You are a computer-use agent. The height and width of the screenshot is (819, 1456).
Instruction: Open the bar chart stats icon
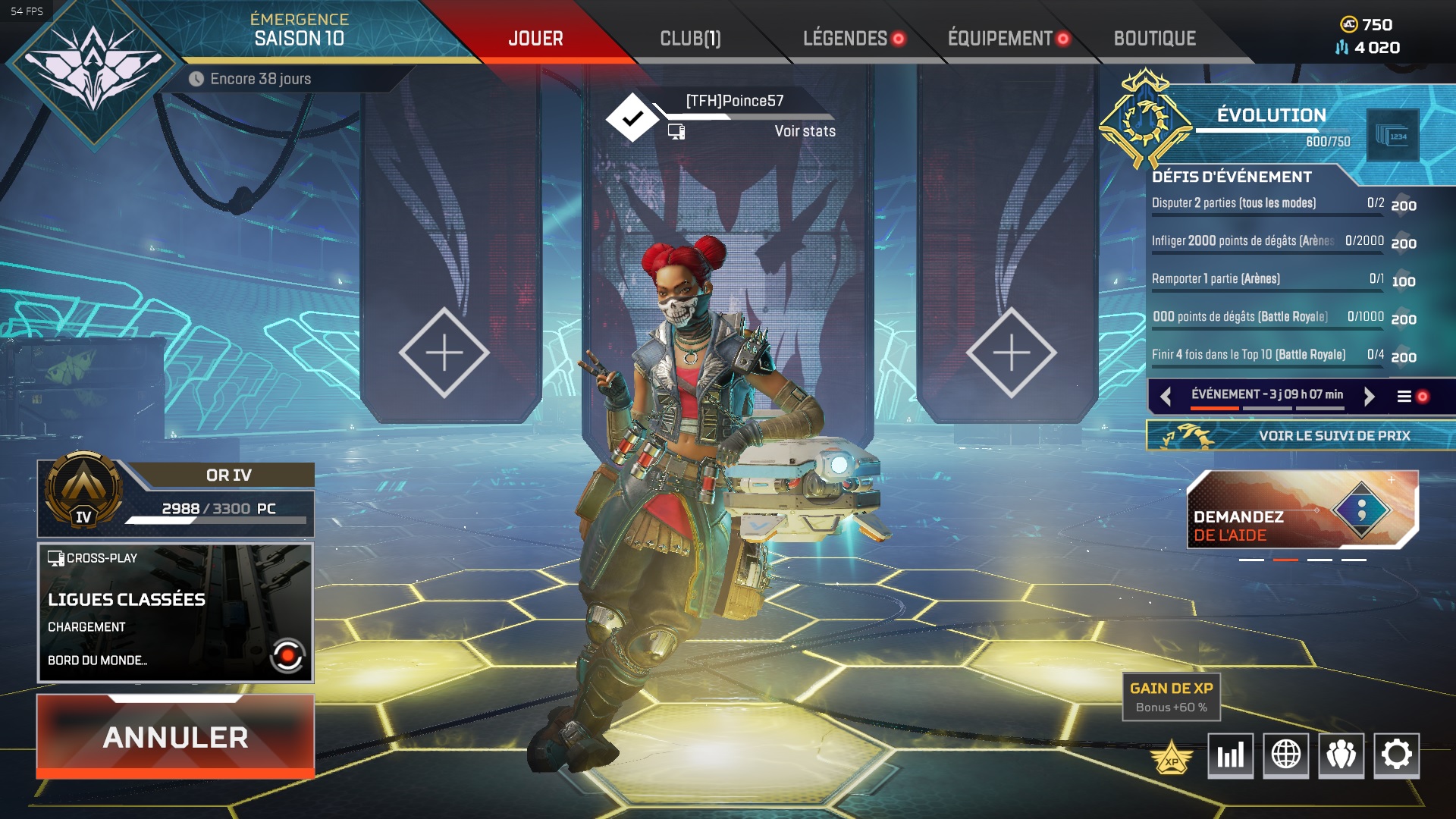pos(1230,755)
